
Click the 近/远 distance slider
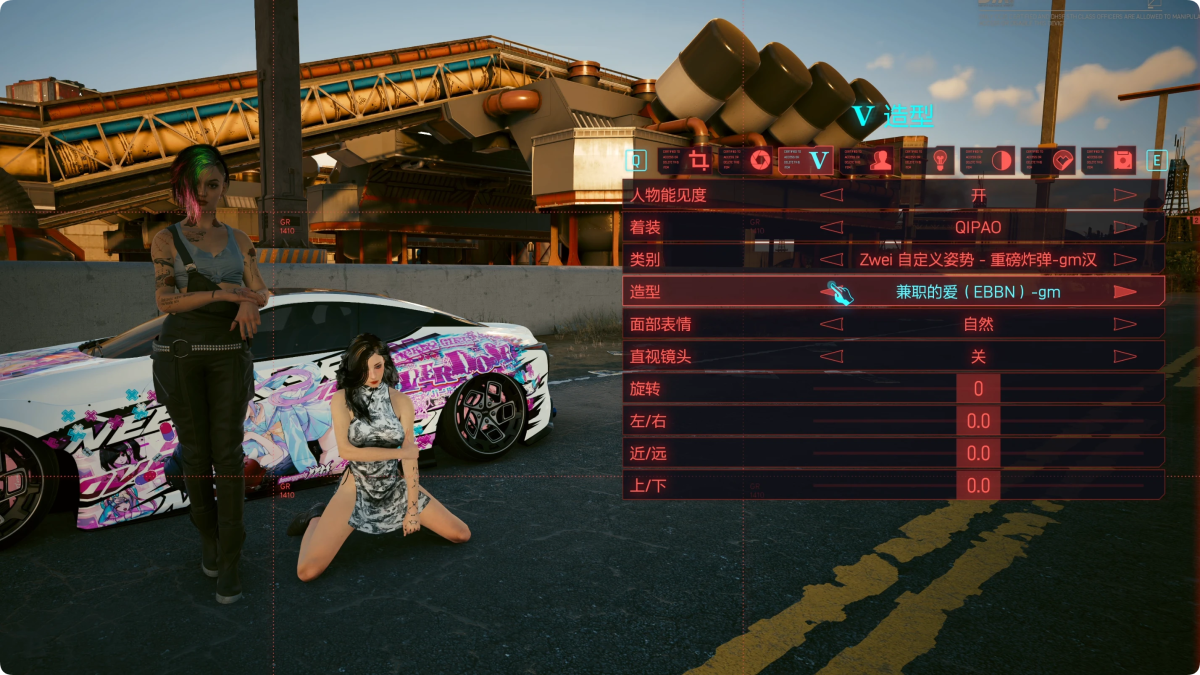pyautogui.click(x=978, y=453)
